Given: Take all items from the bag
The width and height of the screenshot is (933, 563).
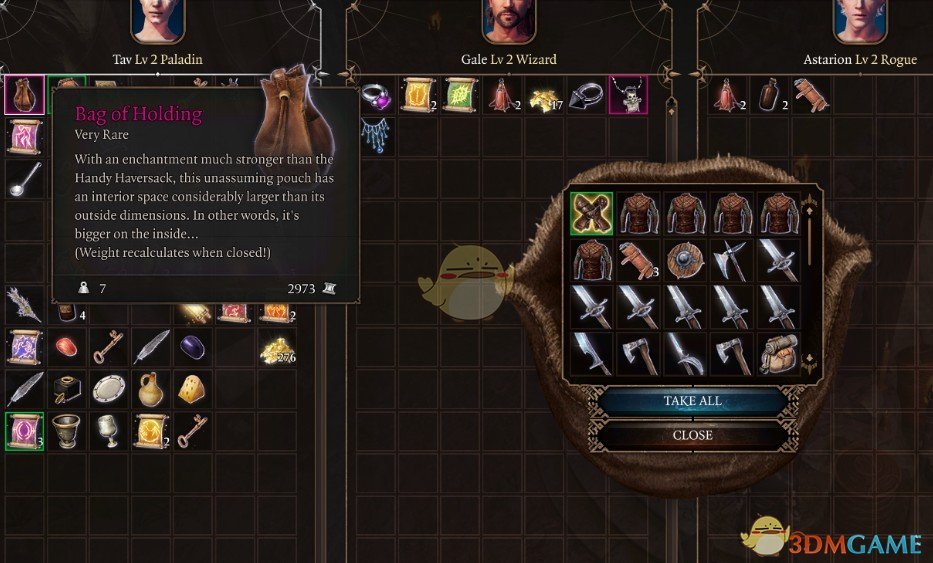Looking at the screenshot, I should click(692, 401).
